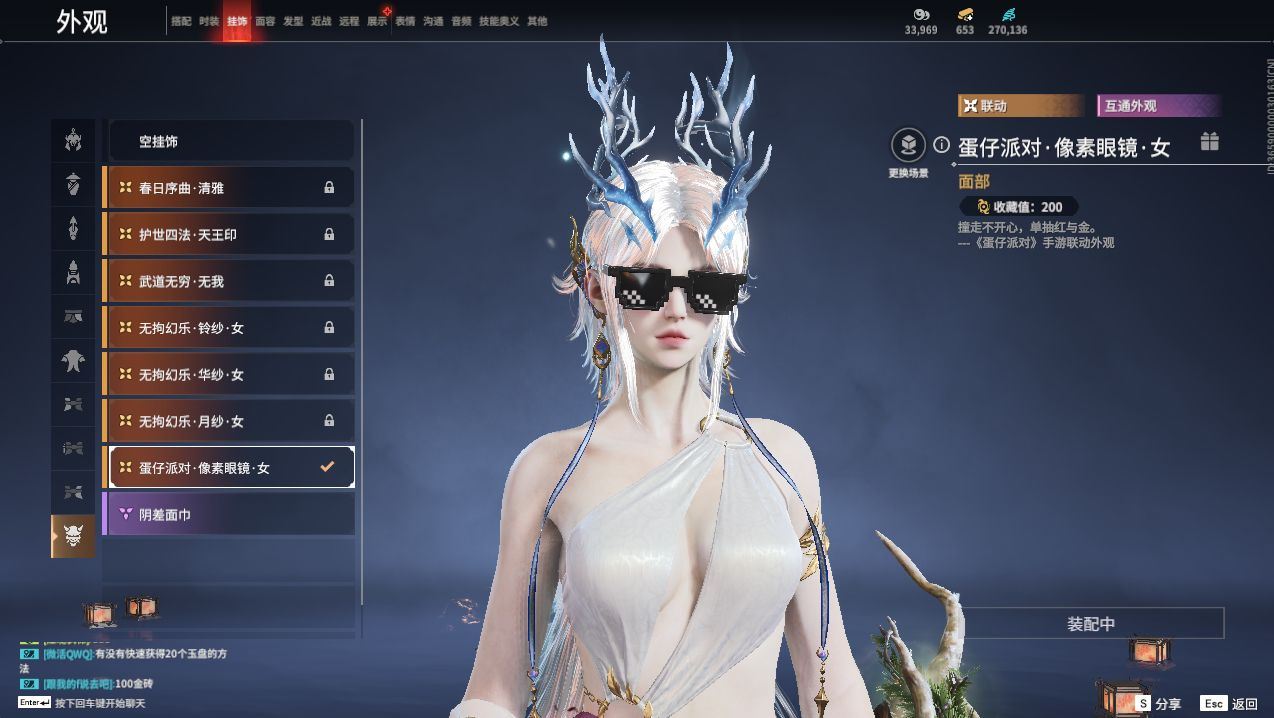The image size is (1274, 718).
Task: Switch to the 表情 tab
Action: tap(405, 21)
